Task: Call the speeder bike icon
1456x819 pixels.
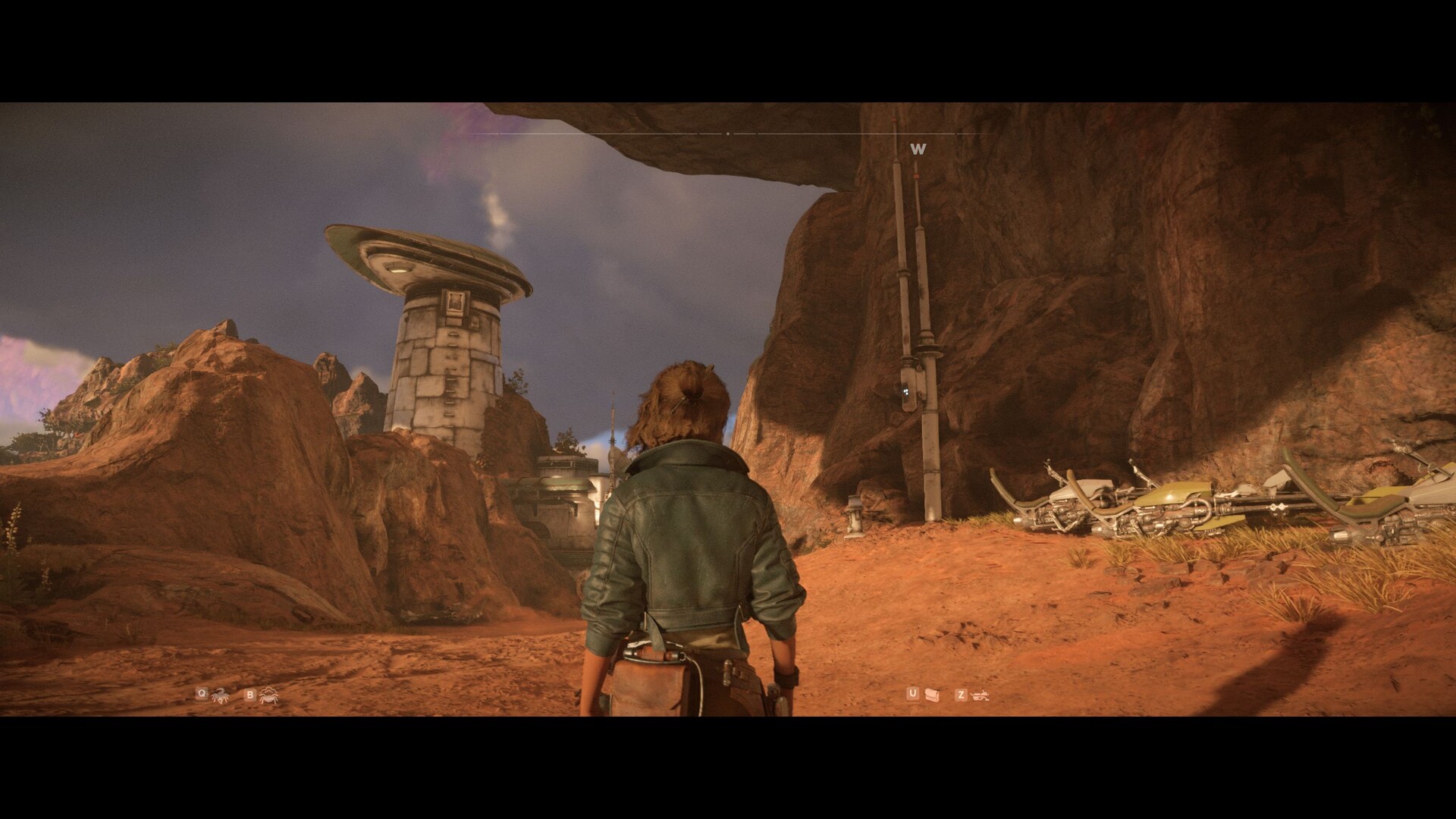Action: (x=981, y=694)
